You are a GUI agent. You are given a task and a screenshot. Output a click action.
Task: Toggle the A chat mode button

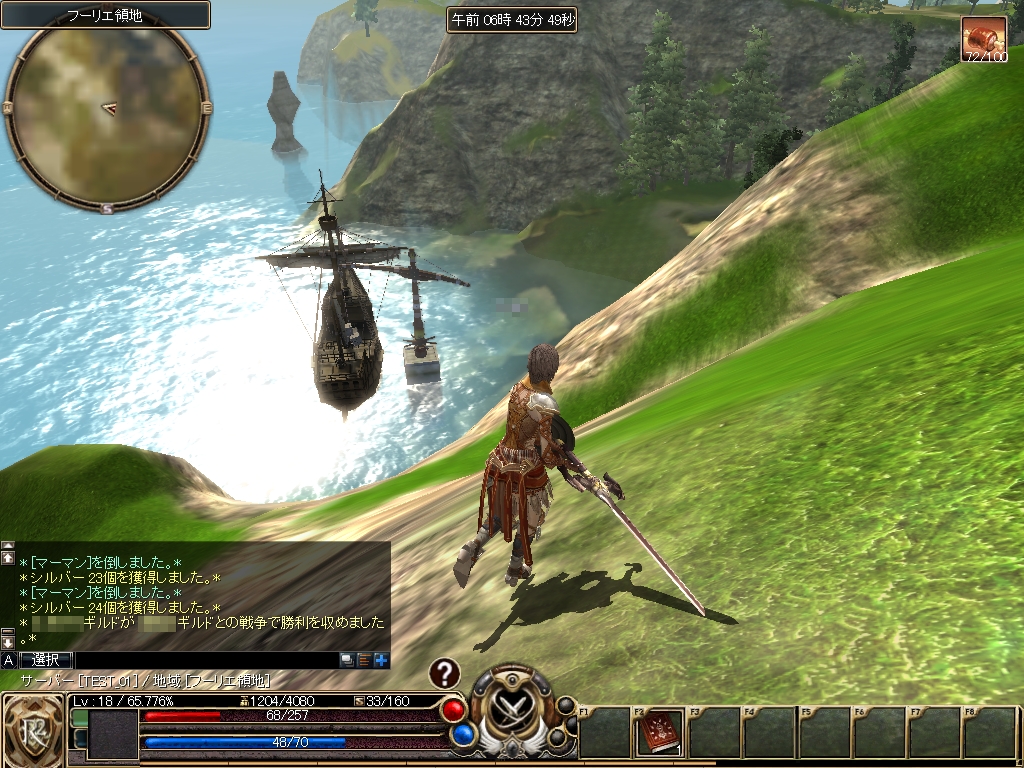tap(8, 660)
